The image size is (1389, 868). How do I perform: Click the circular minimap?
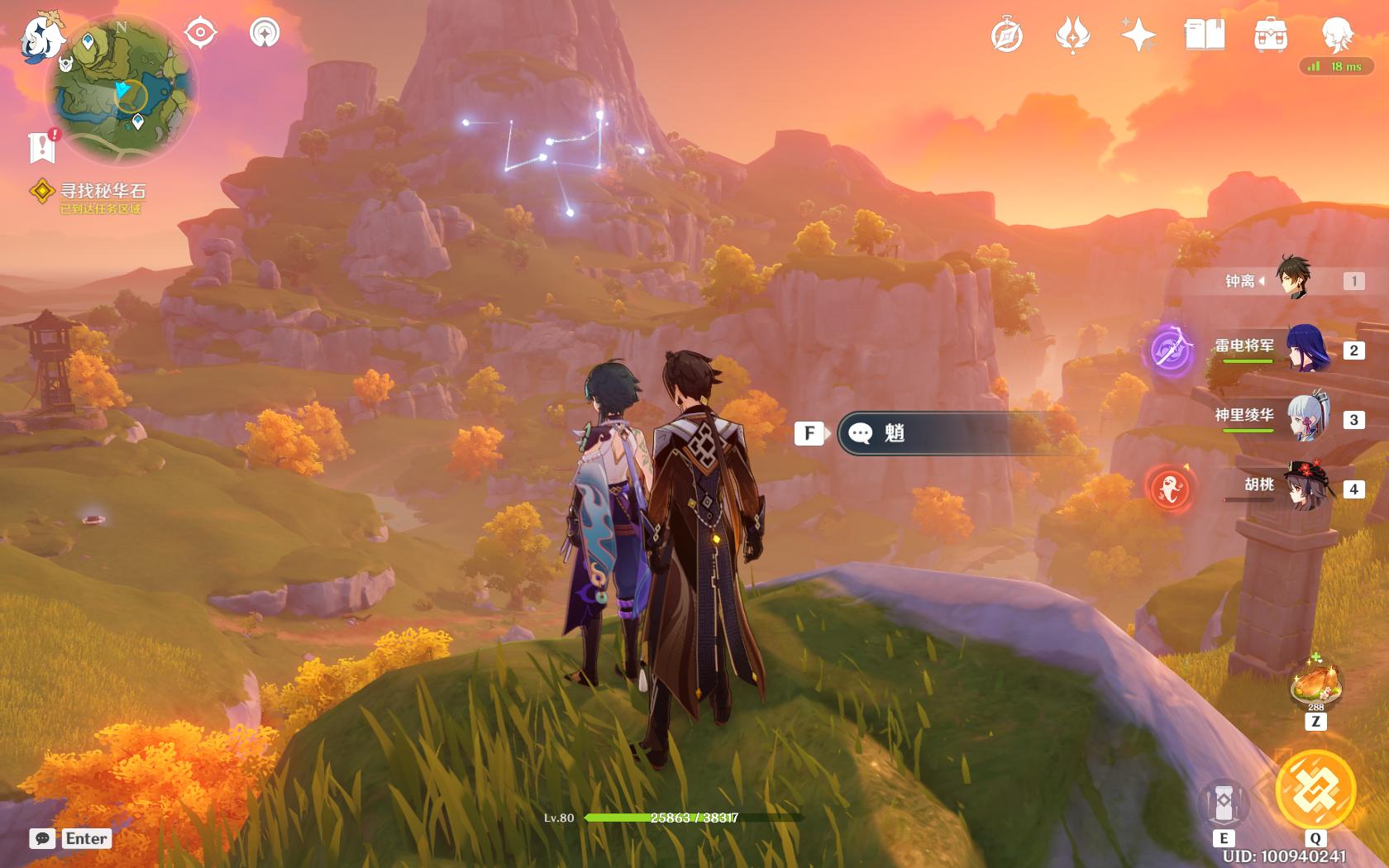click(x=121, y=91)
